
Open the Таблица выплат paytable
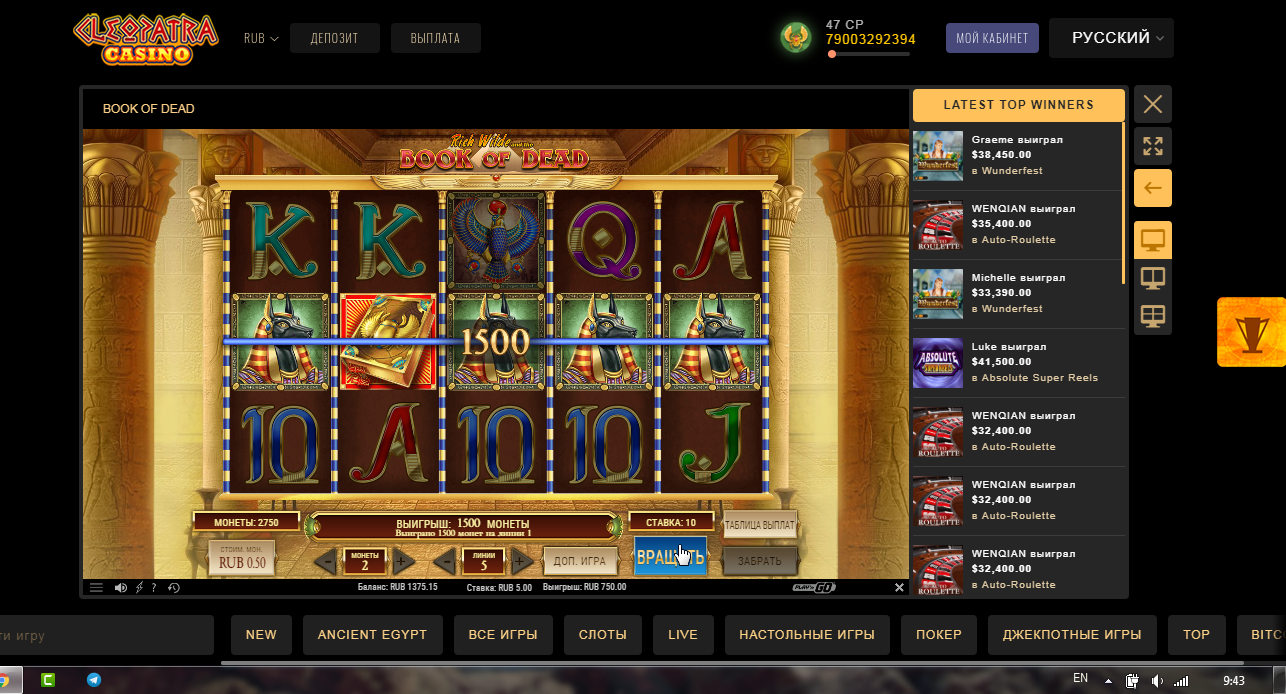click(x=759, y=526)
